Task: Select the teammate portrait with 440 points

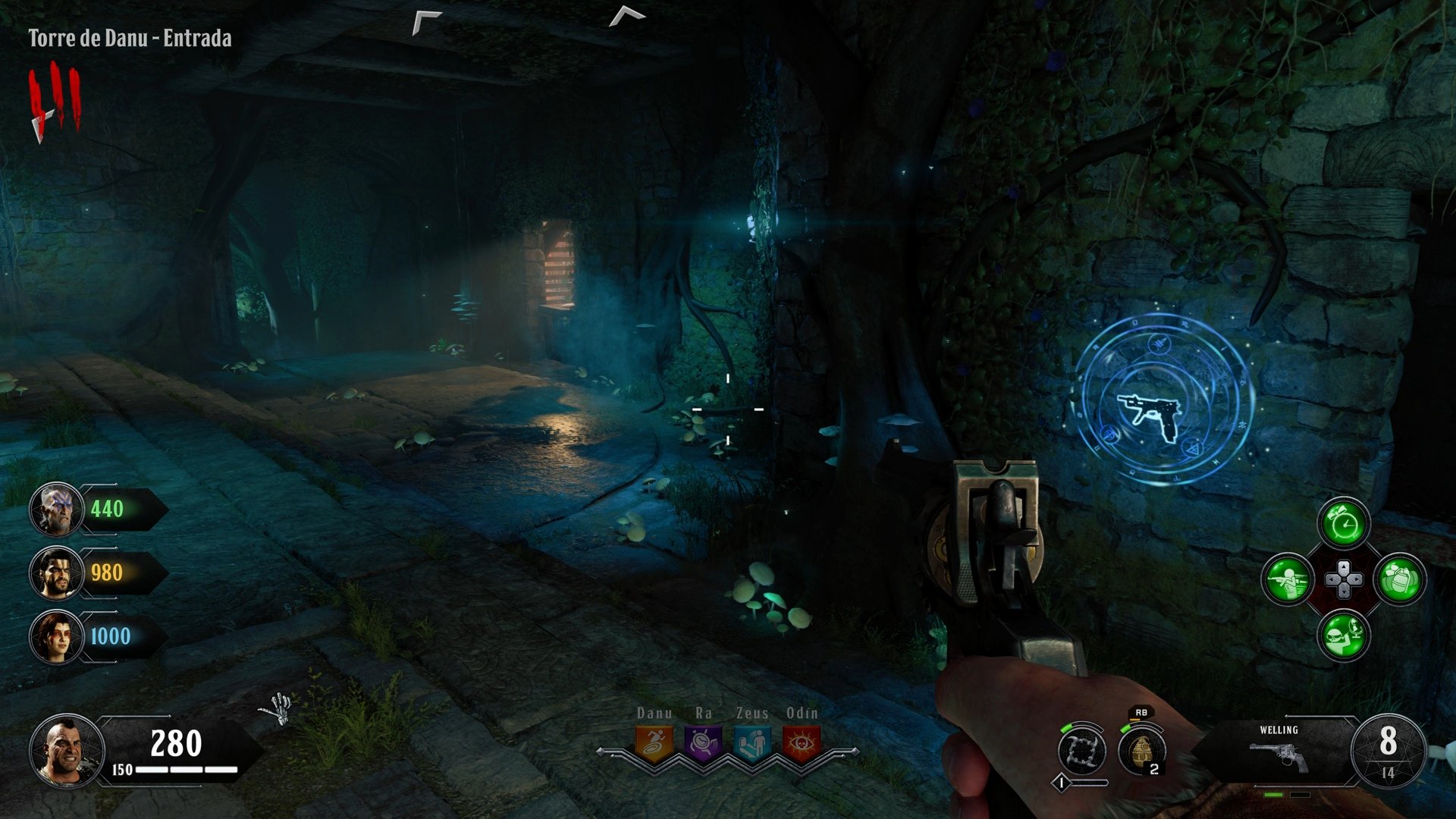Action: pyautogui.click(x=56, y=509)
